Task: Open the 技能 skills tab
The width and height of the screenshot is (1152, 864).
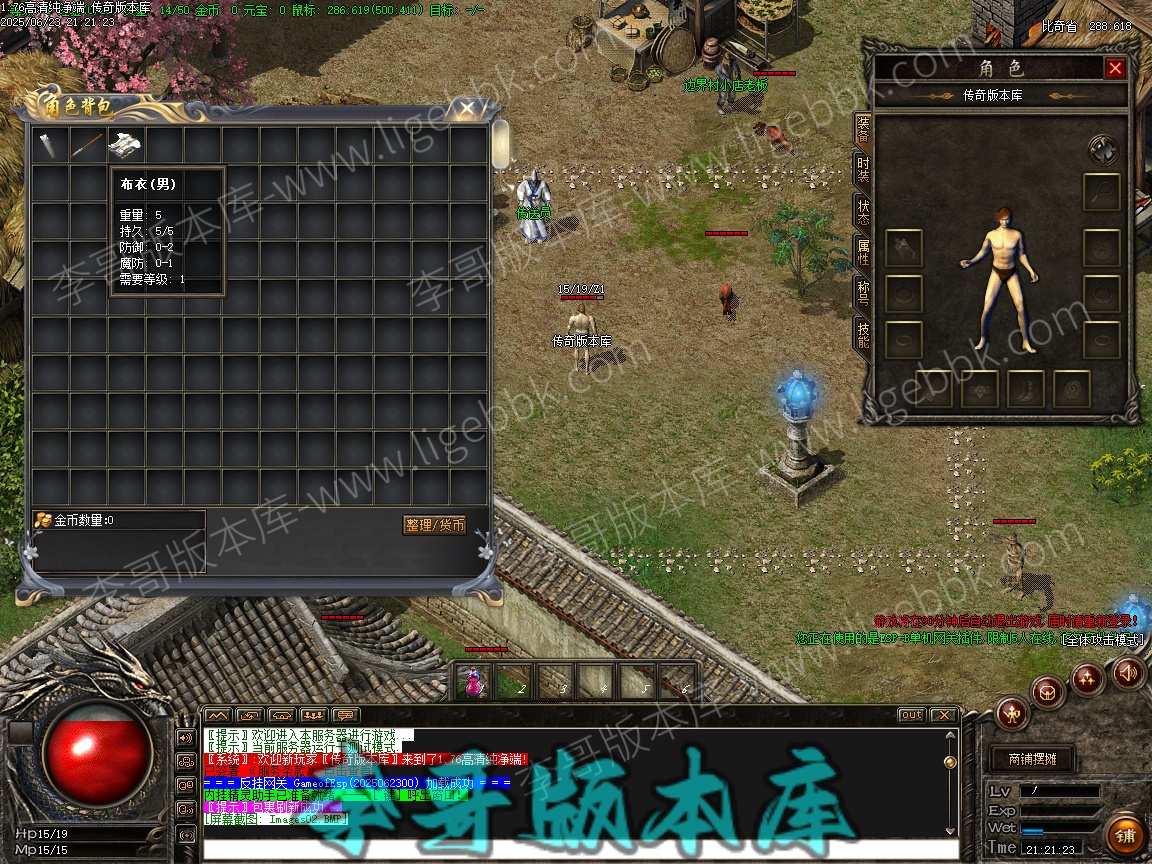Action: [862, 335]
